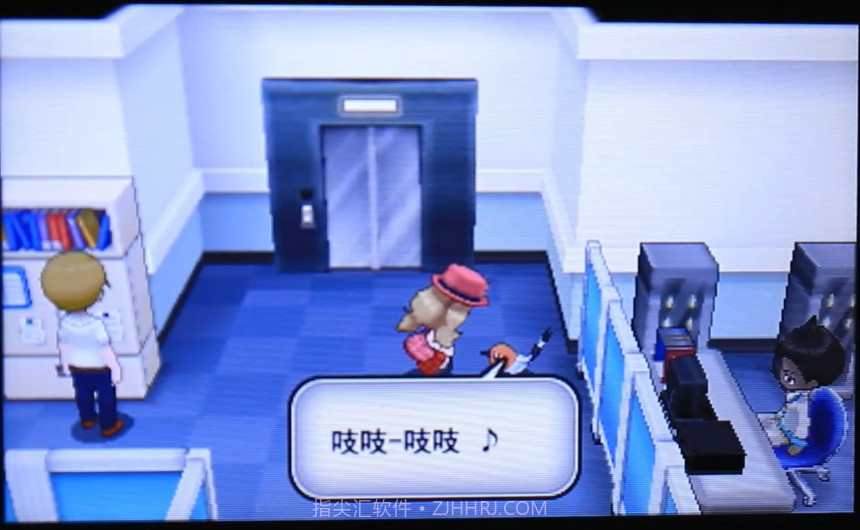Advance the 吱吱-吱吱 dialogue box
Screen dimensions: 860x530
pyautogui.click(x=433, y=438)
